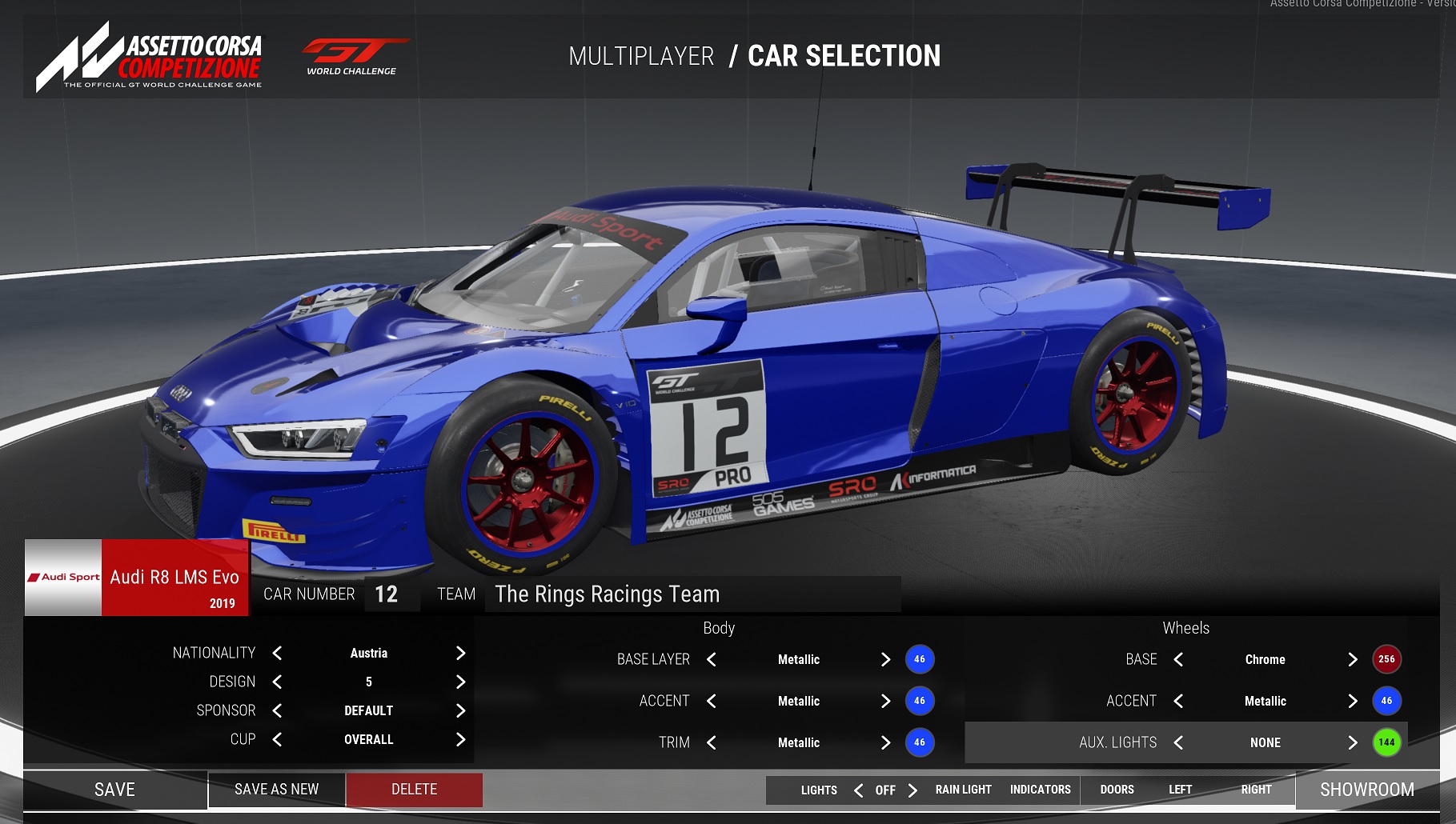Go to previous design number

[x=277, y=682]
